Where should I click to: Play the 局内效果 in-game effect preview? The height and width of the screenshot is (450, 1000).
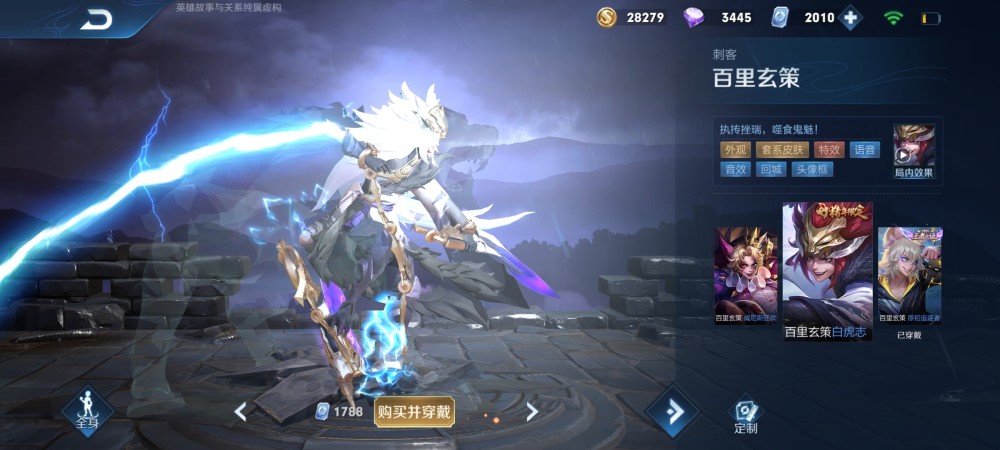coord(914,151)
